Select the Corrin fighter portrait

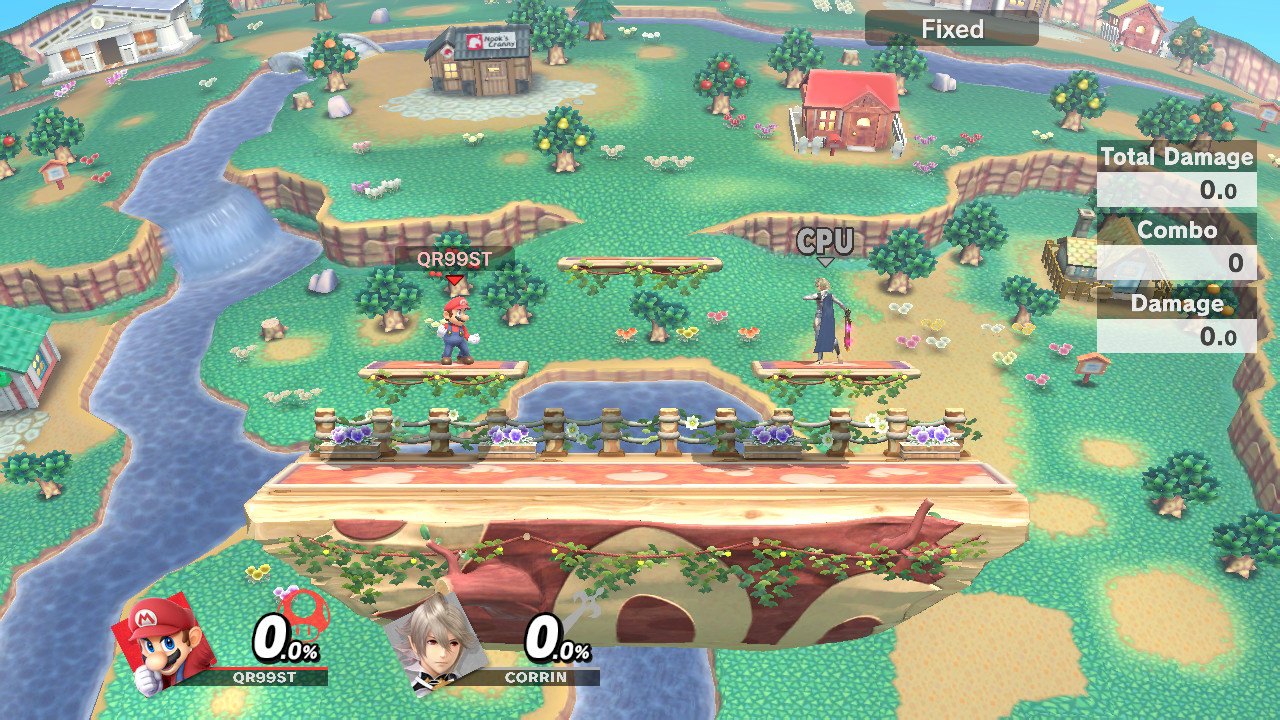point(436,642)
